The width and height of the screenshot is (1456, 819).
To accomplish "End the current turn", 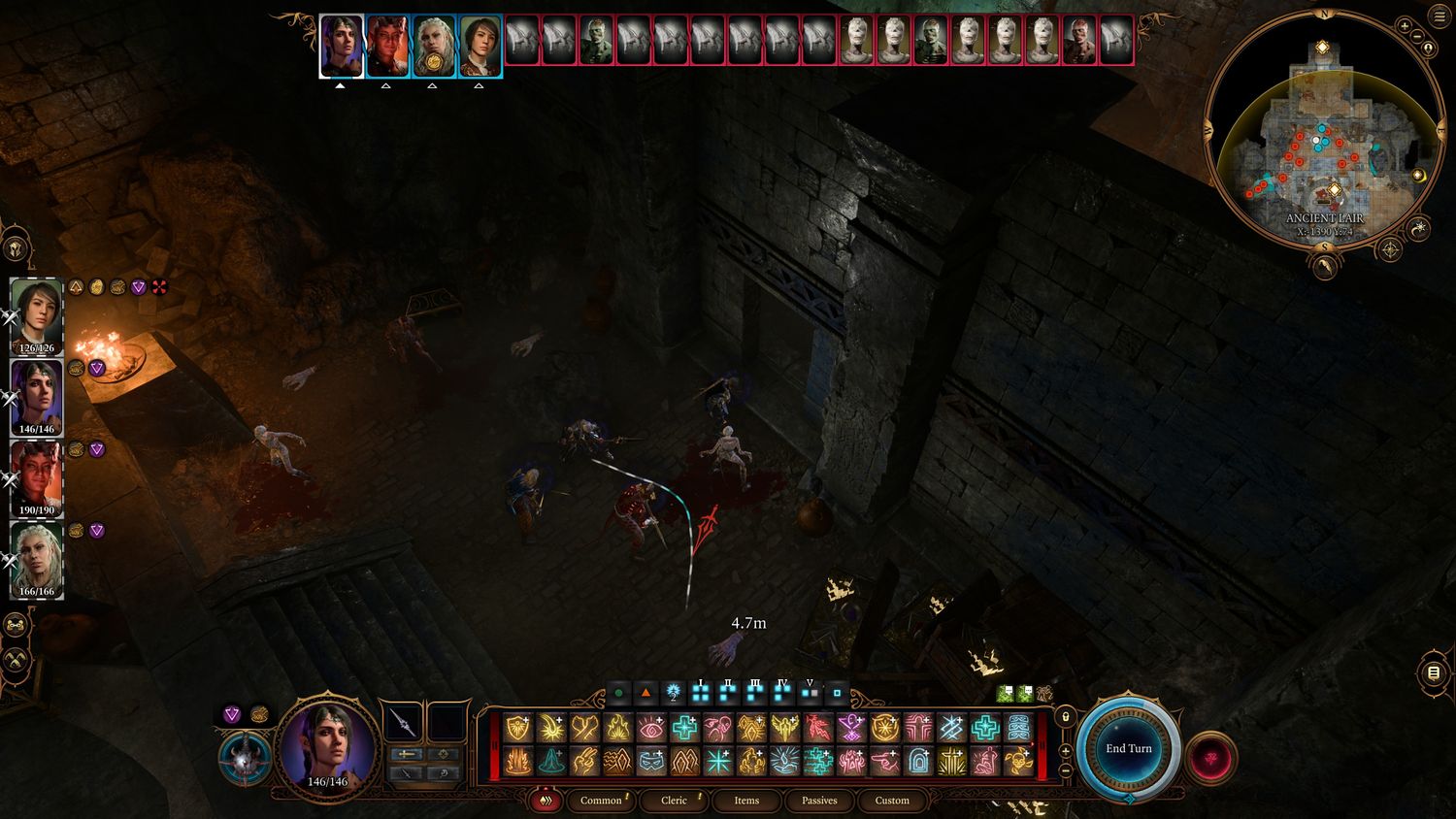I will 1128,748.
